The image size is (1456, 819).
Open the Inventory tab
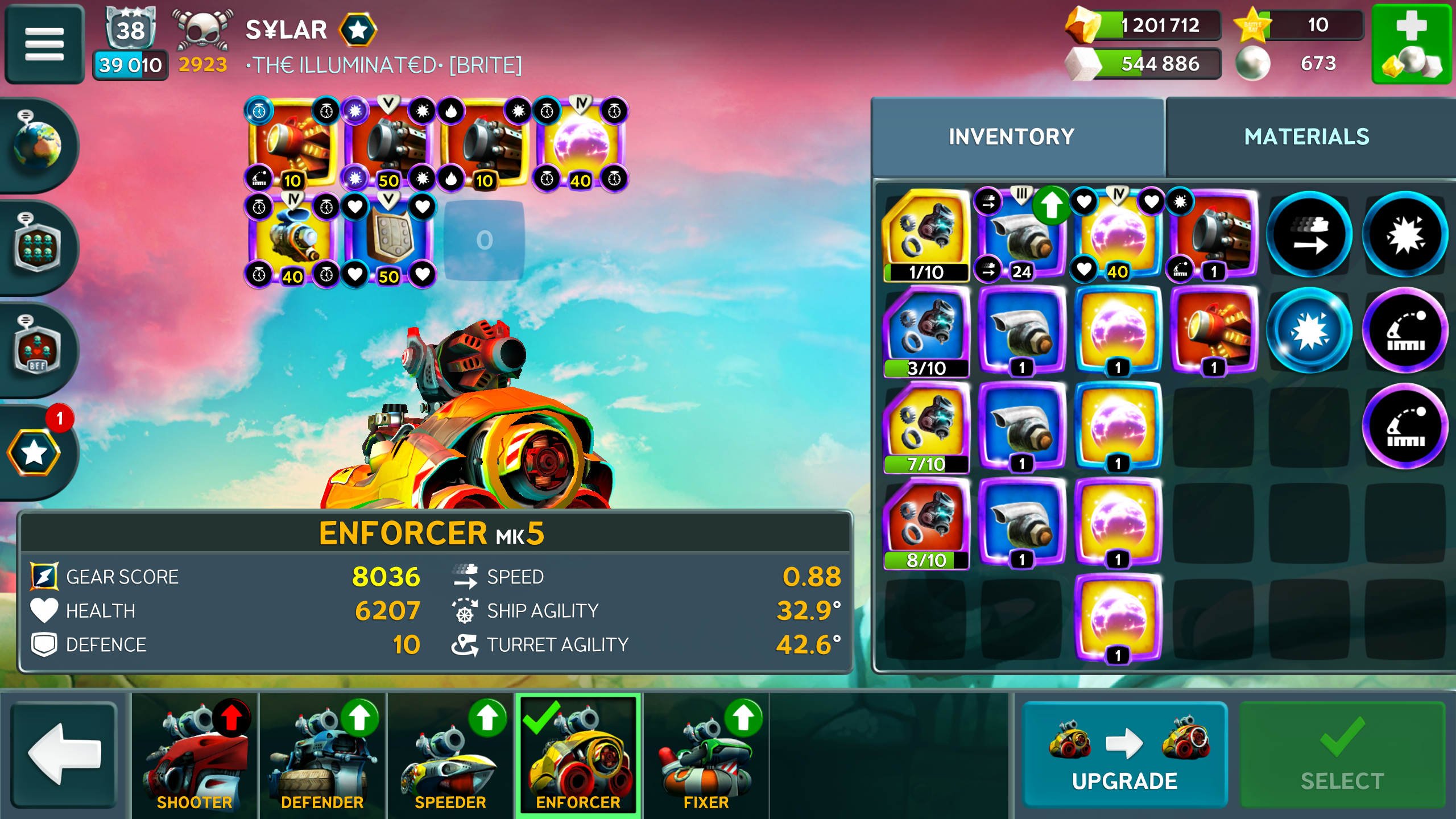coord(1011,137)
